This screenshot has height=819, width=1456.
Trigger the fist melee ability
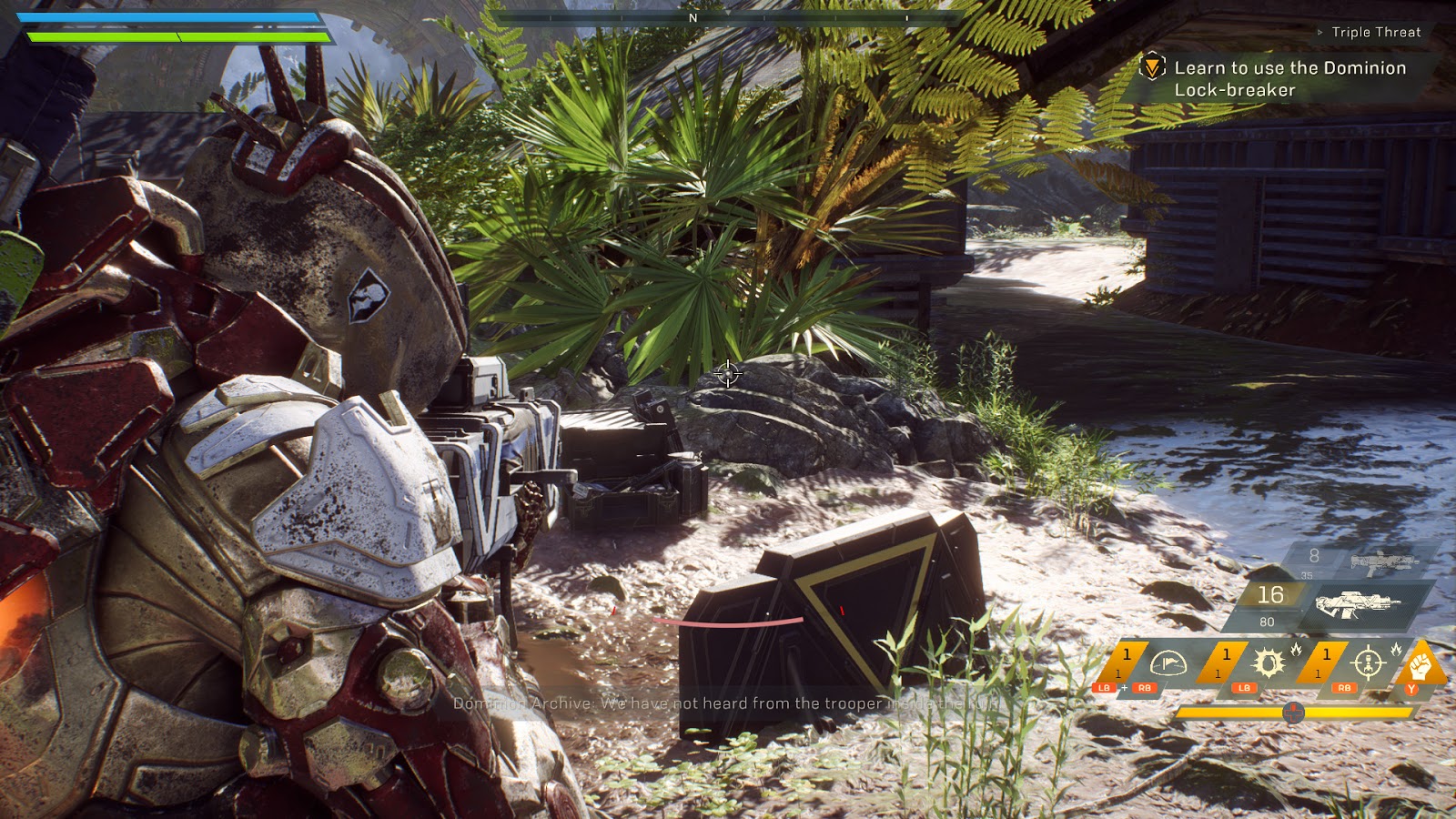coord(1421,666)
